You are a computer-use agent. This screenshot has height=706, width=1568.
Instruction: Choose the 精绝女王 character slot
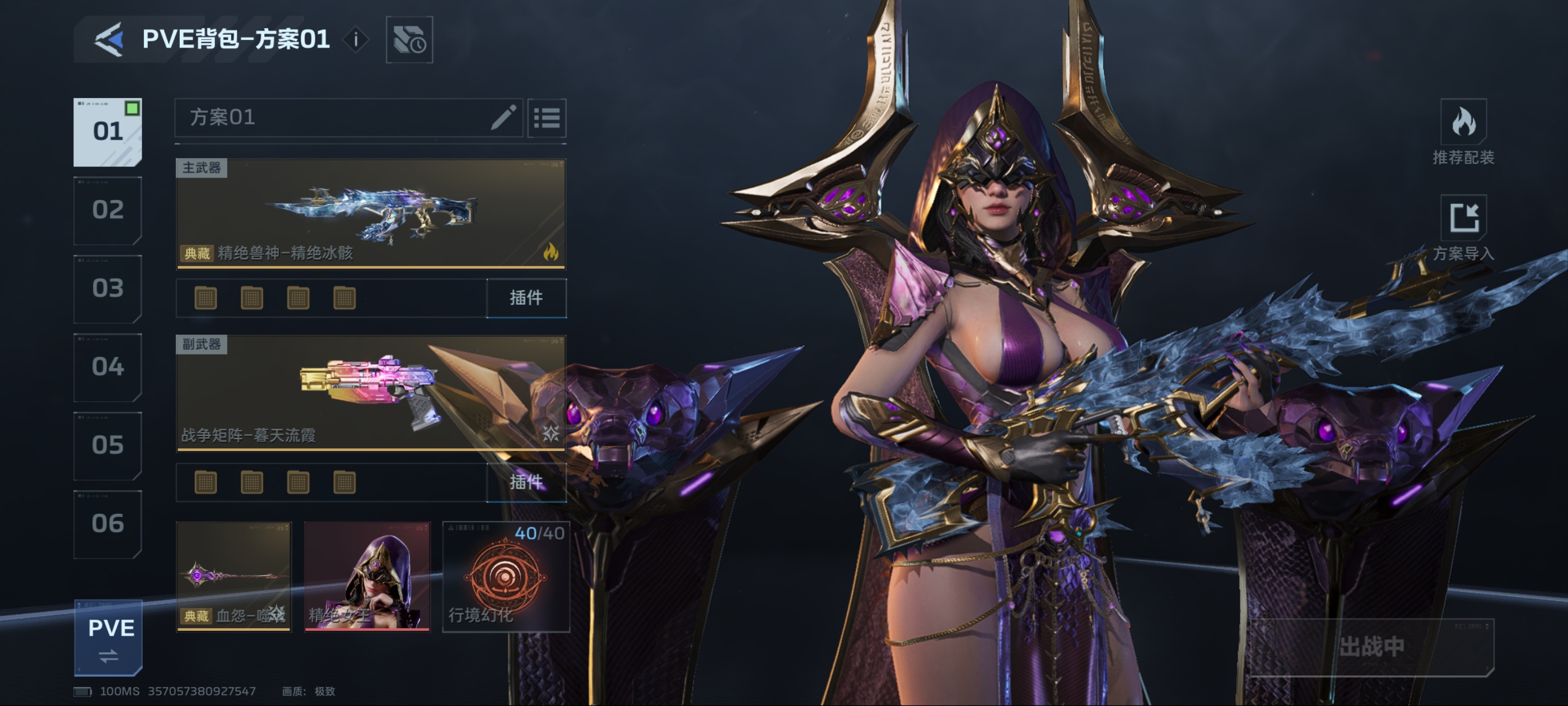[x=367, y=575]
